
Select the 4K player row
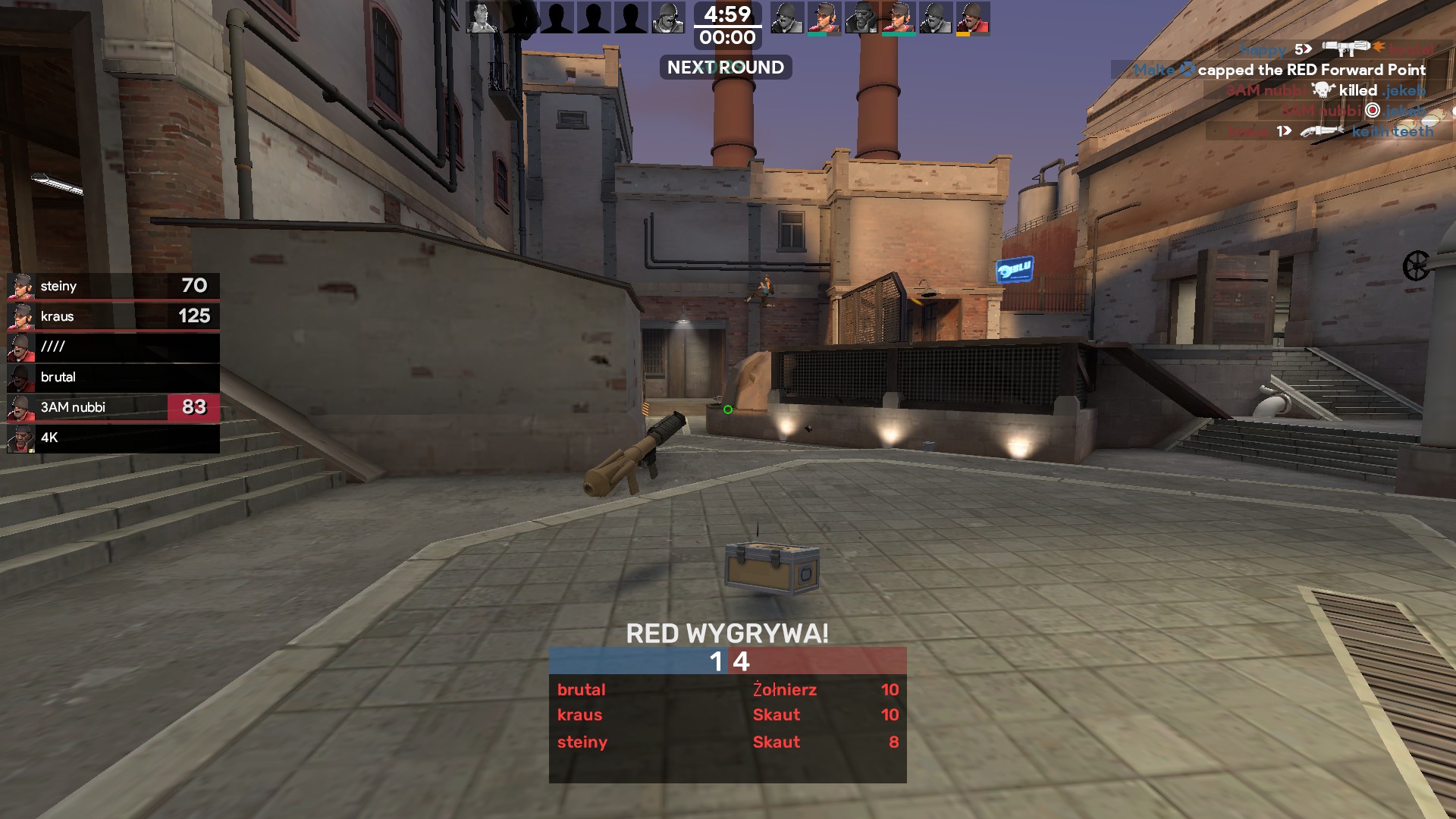pyautogui.click(x=114, y=438)
